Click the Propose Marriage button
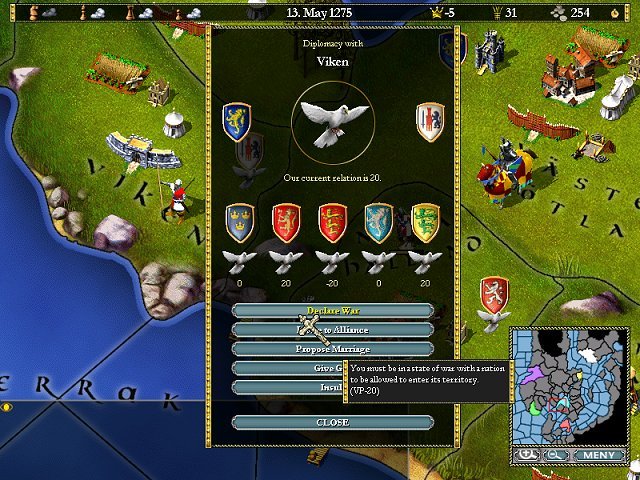The image size is (640, 480). coord(332,349)
